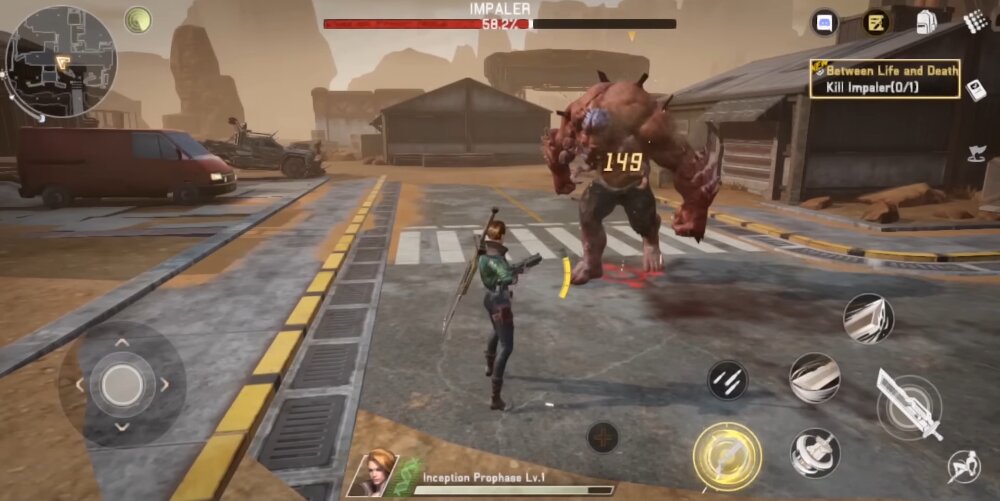This screenshot has height=501, width=1000.
Task: Tap the dodge roll button
Action: point(964,467)
